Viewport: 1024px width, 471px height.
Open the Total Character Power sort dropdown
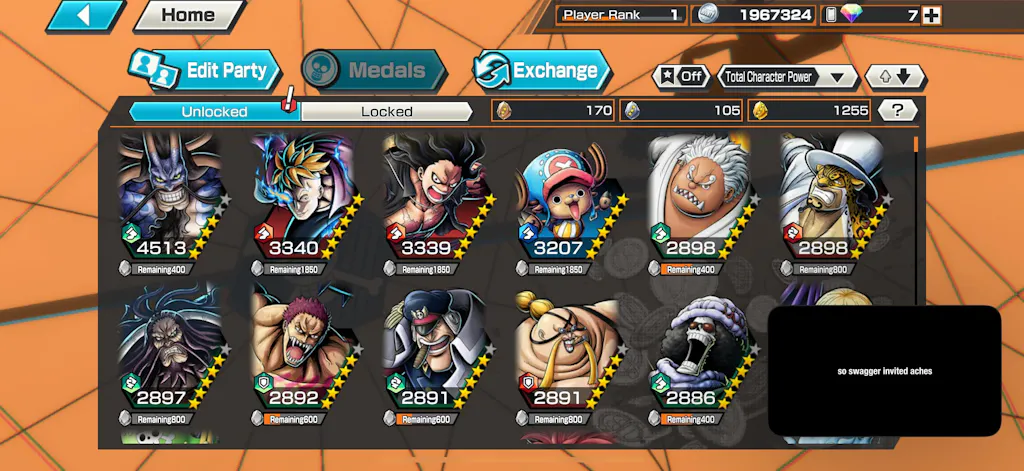click(788, 76)
